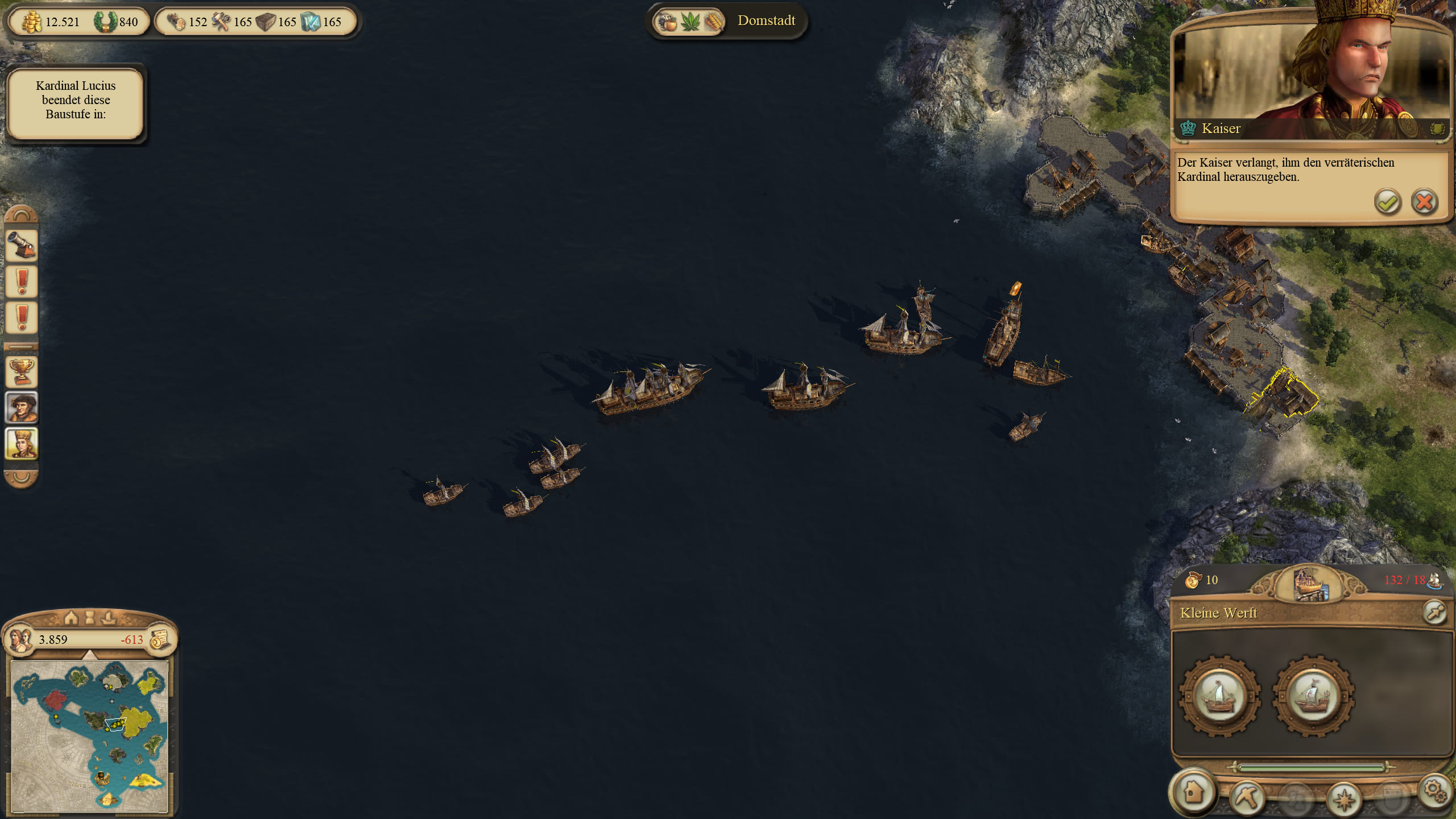Click the house tab above the minimap
Viewport: 1456px width, 819px height.
pos(71,618)
